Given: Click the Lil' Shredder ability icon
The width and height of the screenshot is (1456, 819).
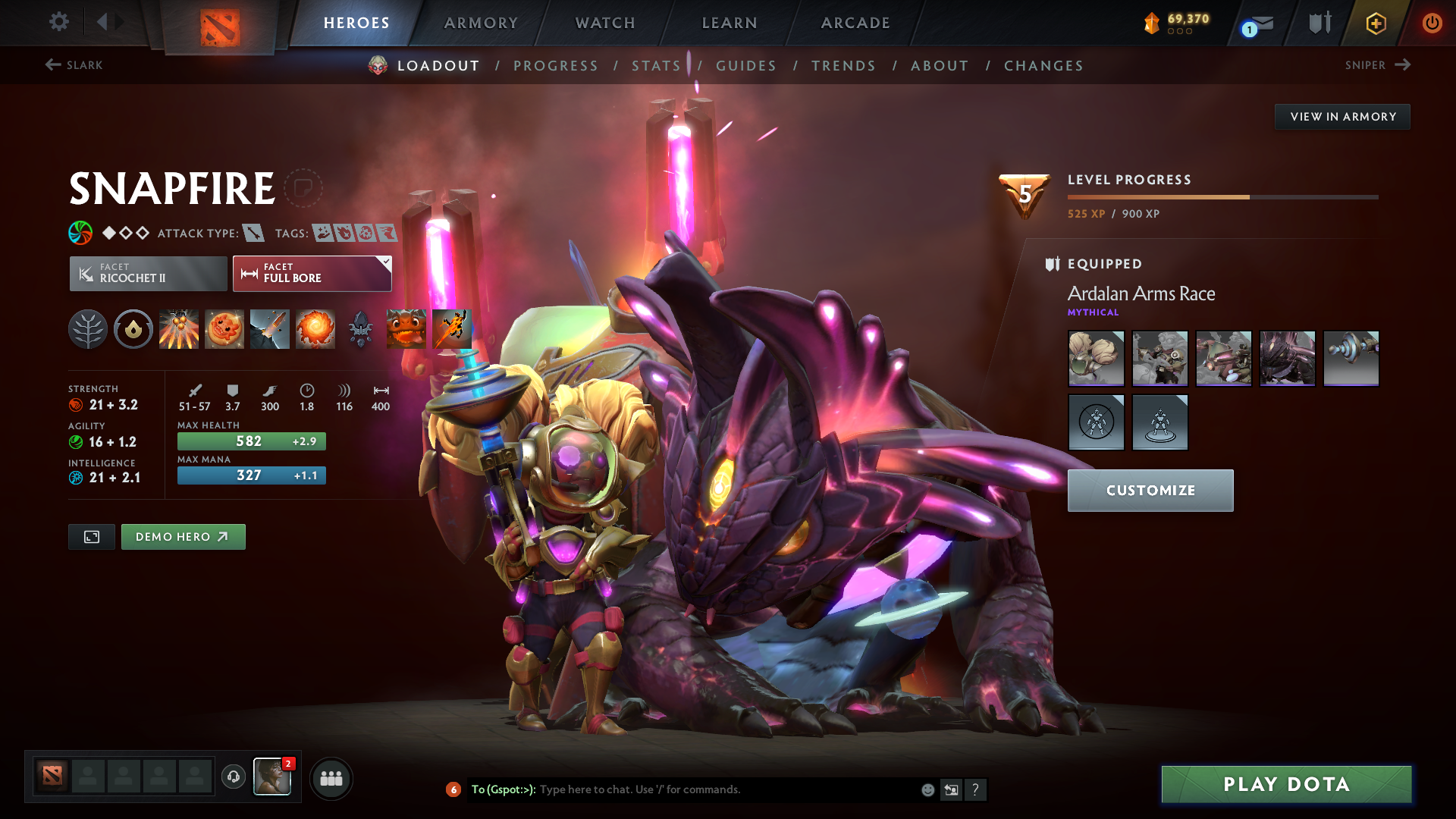Looking at the screenshot, I should click(270, 328).
